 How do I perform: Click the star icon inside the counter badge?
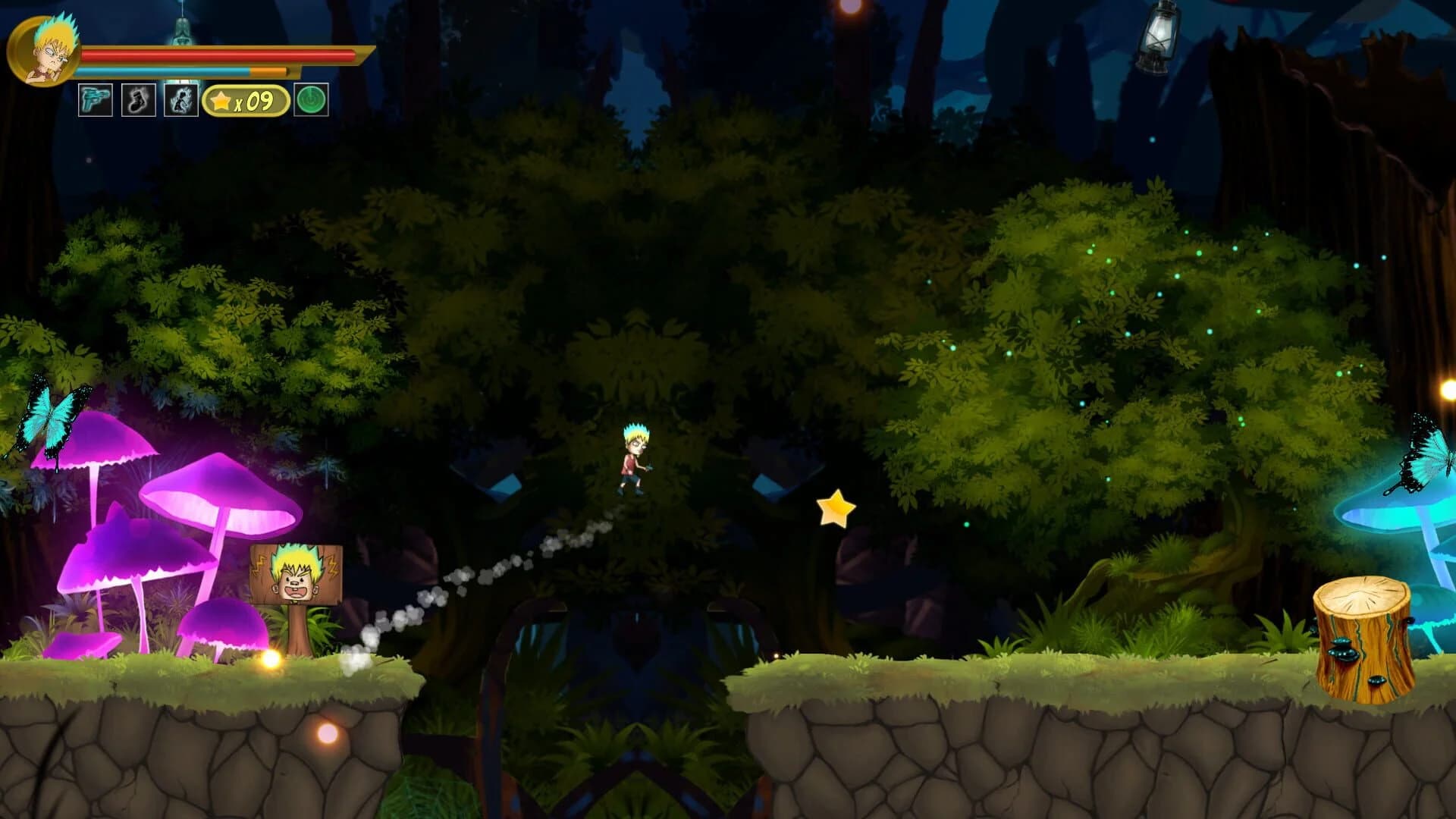(x=220, y=99)
